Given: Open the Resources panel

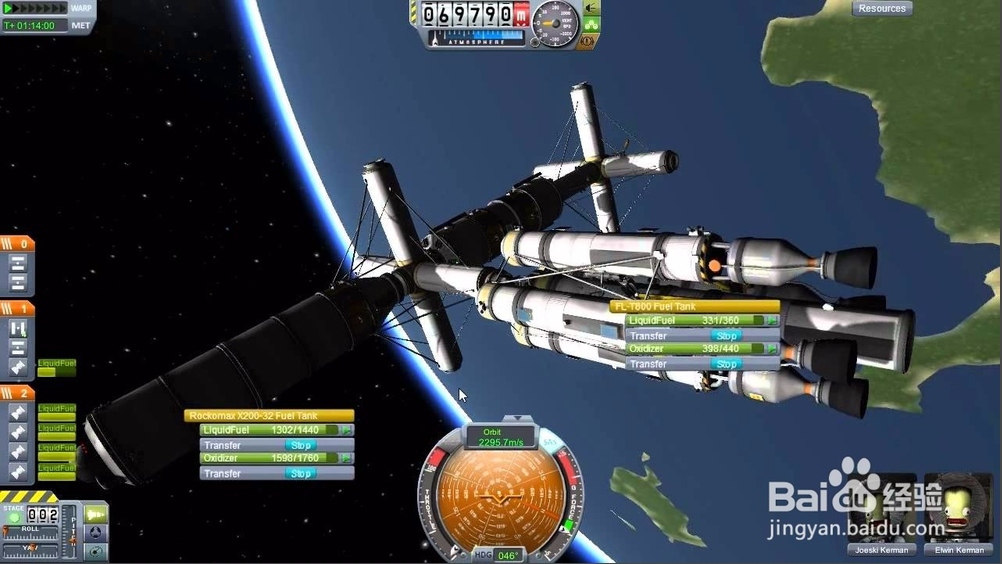Looking at the screenshot, I should point(882,8).
